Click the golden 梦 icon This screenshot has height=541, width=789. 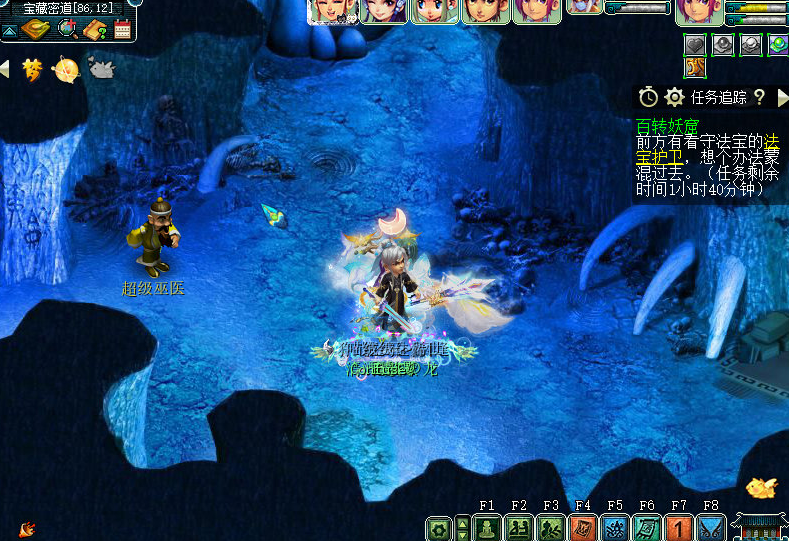click(33, 69)
